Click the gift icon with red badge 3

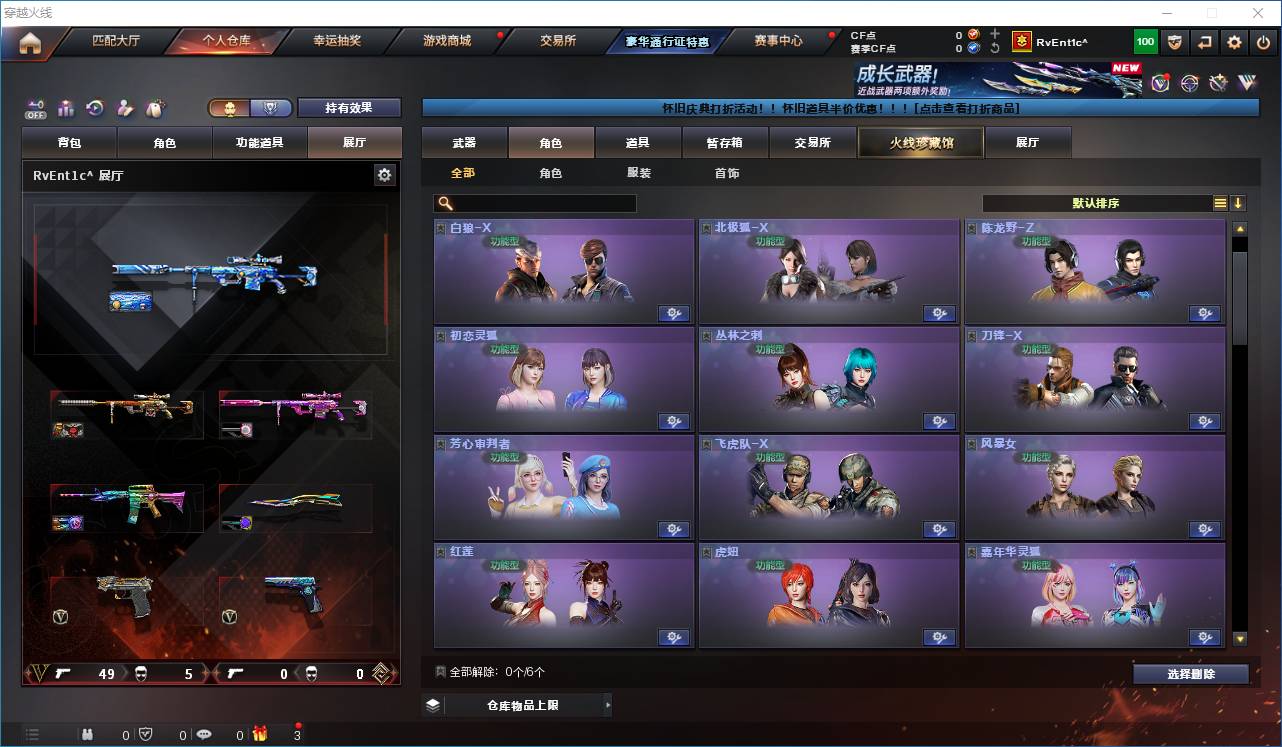click(x=260, y=735)
